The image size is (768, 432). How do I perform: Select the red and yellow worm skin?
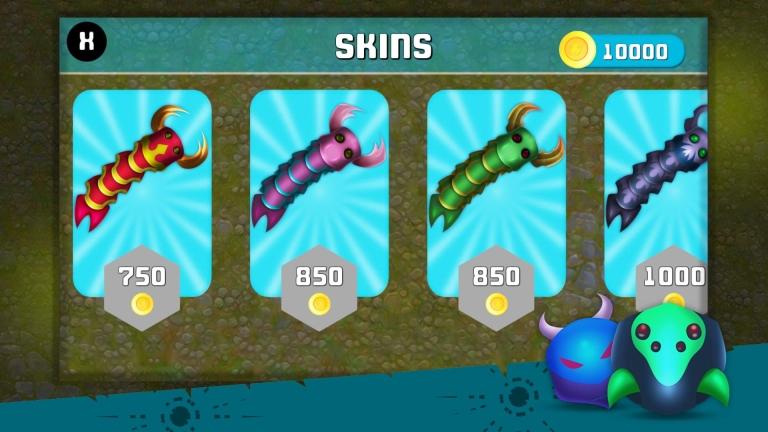click(x=142, y=168)
